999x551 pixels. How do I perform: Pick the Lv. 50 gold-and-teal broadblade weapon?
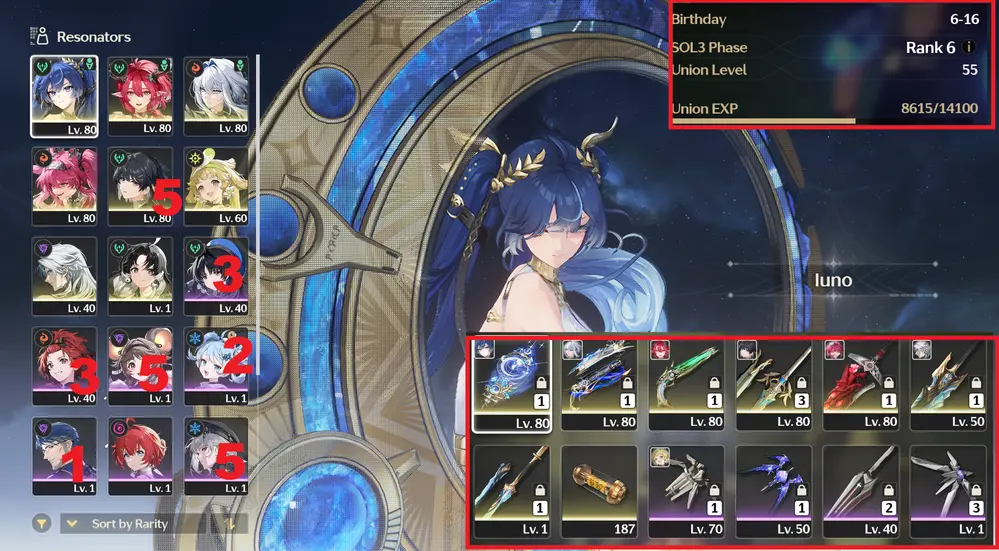pos(946,380)
